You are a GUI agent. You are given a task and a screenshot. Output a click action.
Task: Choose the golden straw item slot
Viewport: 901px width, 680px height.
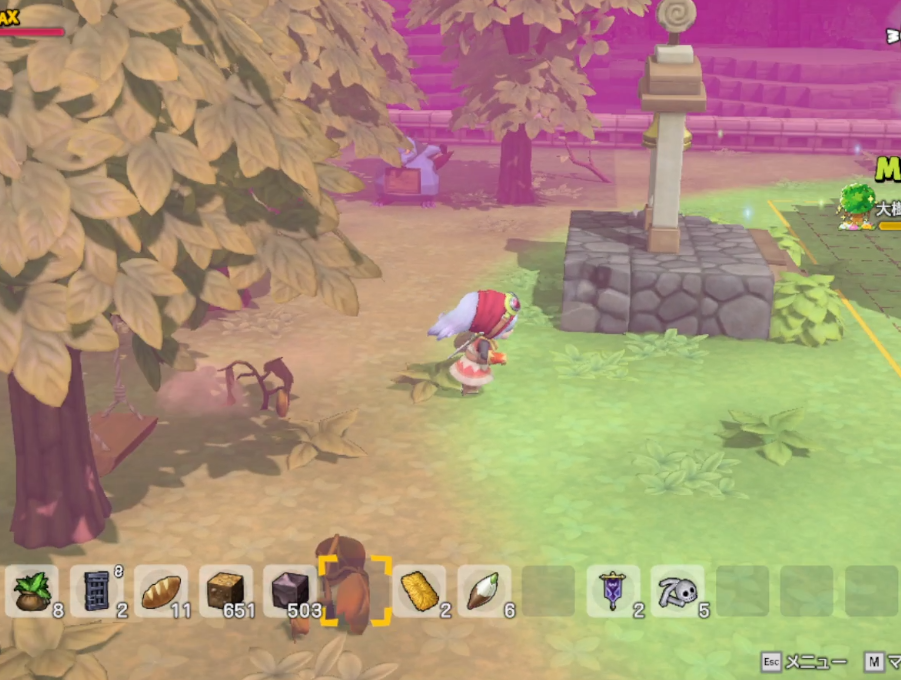pos(419,591)
